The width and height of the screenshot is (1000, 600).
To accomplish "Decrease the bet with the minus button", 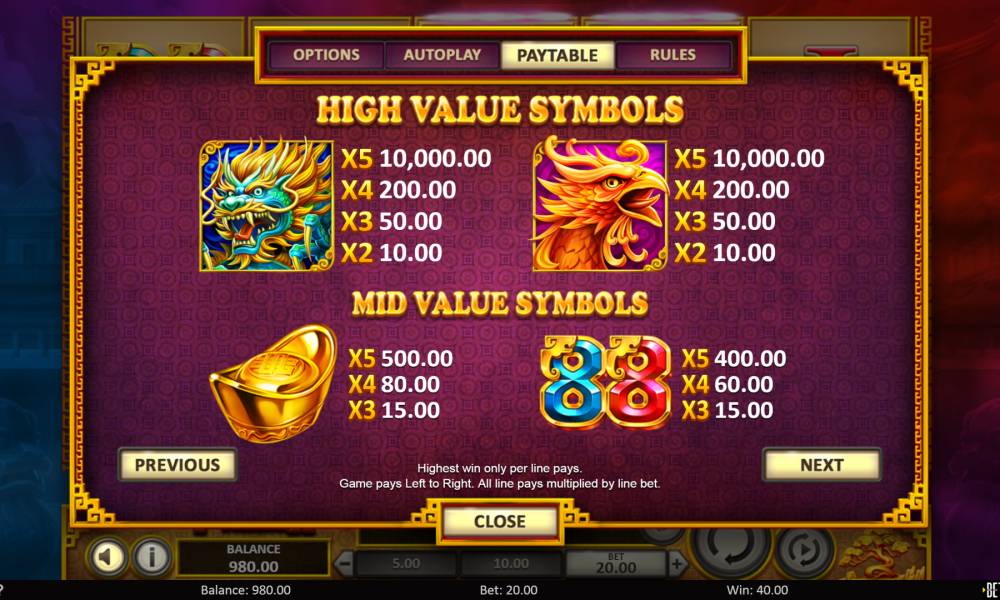I will [x=343, y=564].
